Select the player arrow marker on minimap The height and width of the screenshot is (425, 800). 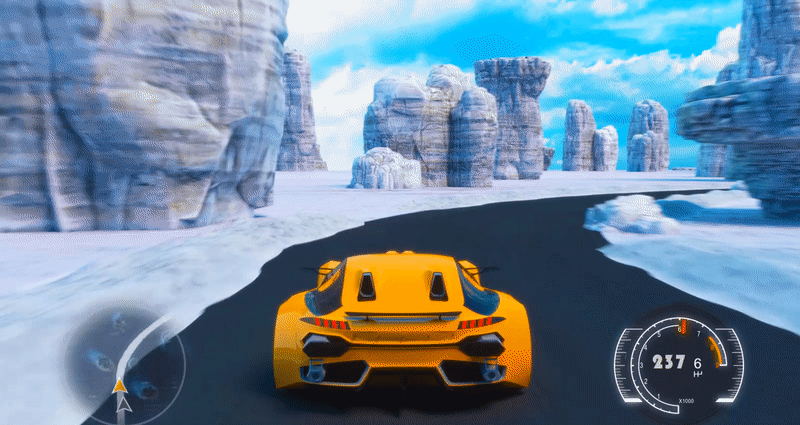coord(121,385)
